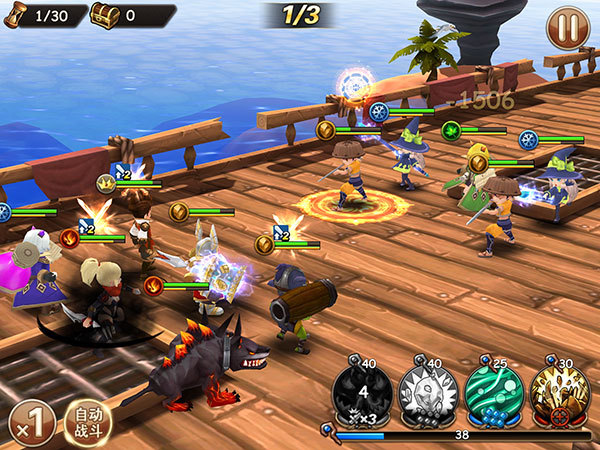Image resolution: width=600 pixels, height=450 pixels.
Task: Select the dark skill on cooldown 4
Action: [364, 392]
